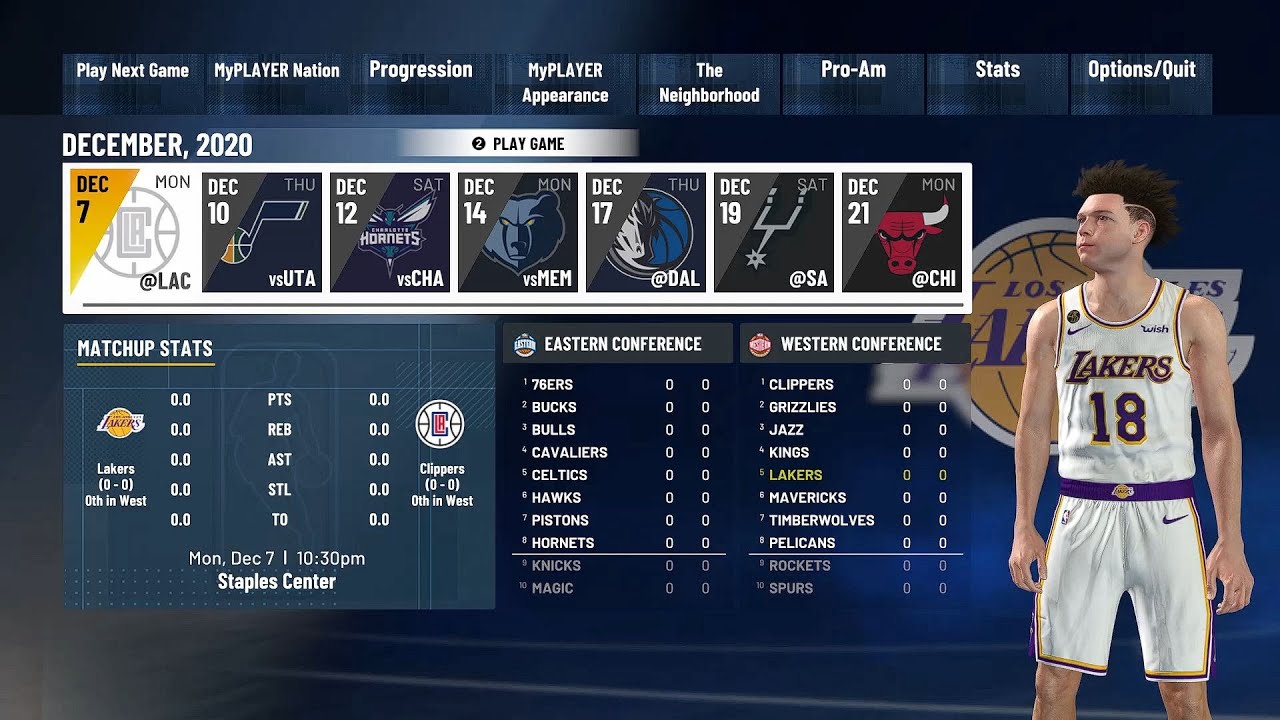Select the 76ers row in standings
The height and width of the screenshot is (720, 1280).
pyautogui.click(x=618, y=384)
